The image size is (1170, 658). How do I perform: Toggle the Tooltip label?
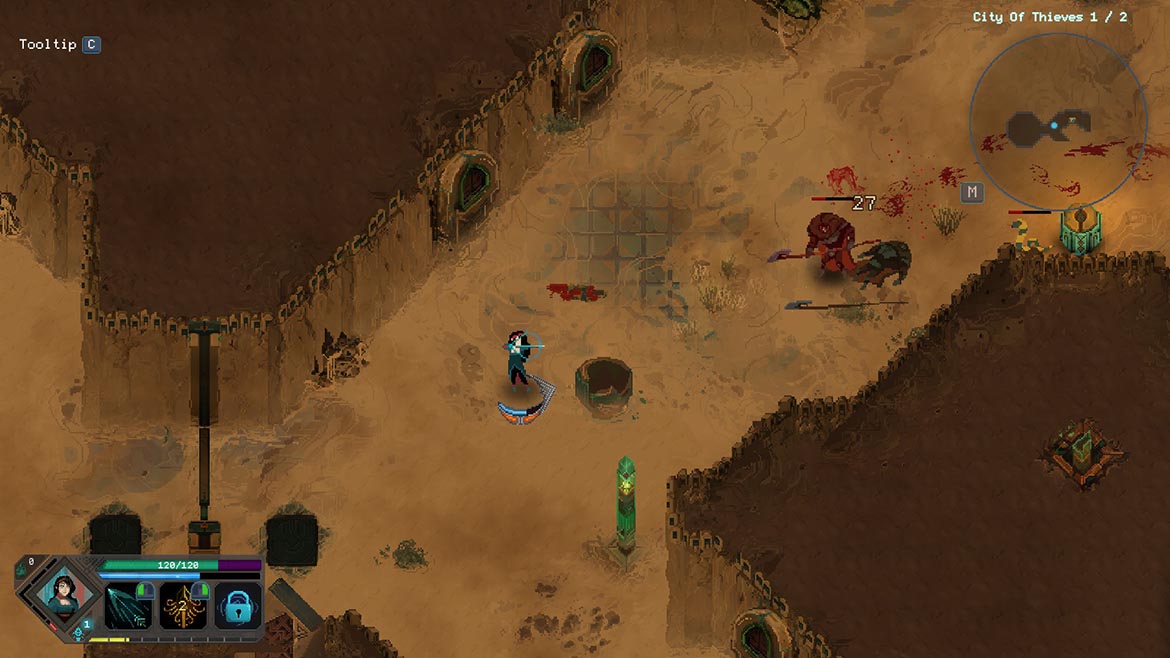(48, 45)
